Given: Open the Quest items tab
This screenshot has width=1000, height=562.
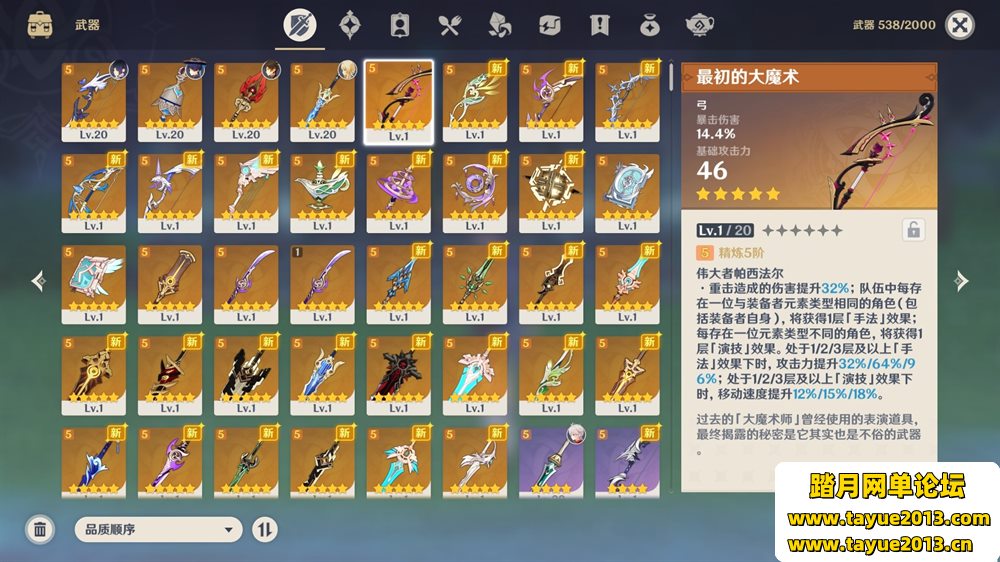Looking at the screenshot, I should pos(599,25).
